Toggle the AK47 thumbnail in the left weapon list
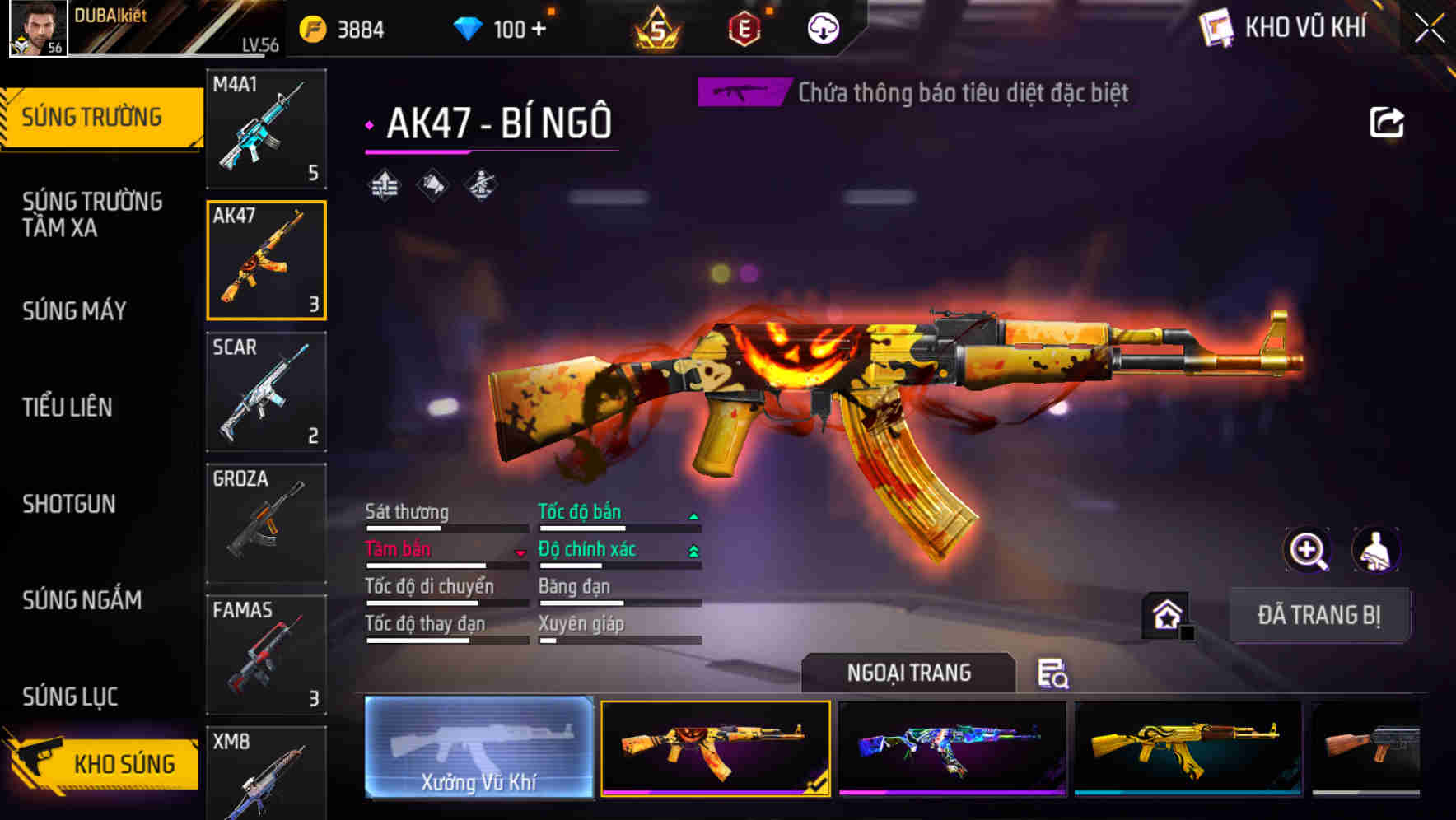The image size is (1456, 820). coord(266,259)
